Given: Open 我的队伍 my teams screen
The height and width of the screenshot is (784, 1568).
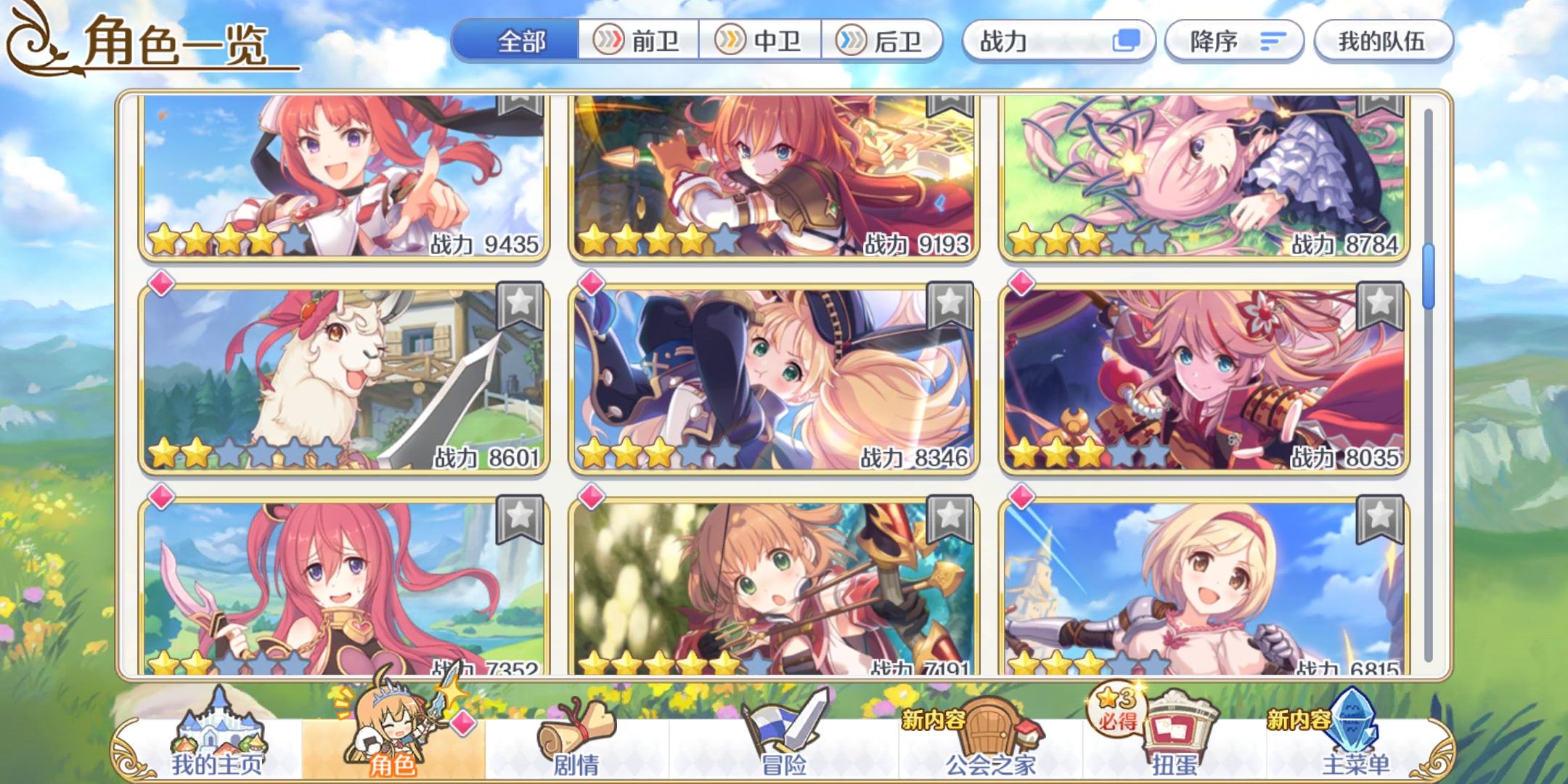Looking at the screenshot, I should pyautogui.click(x=1383, y=41).
